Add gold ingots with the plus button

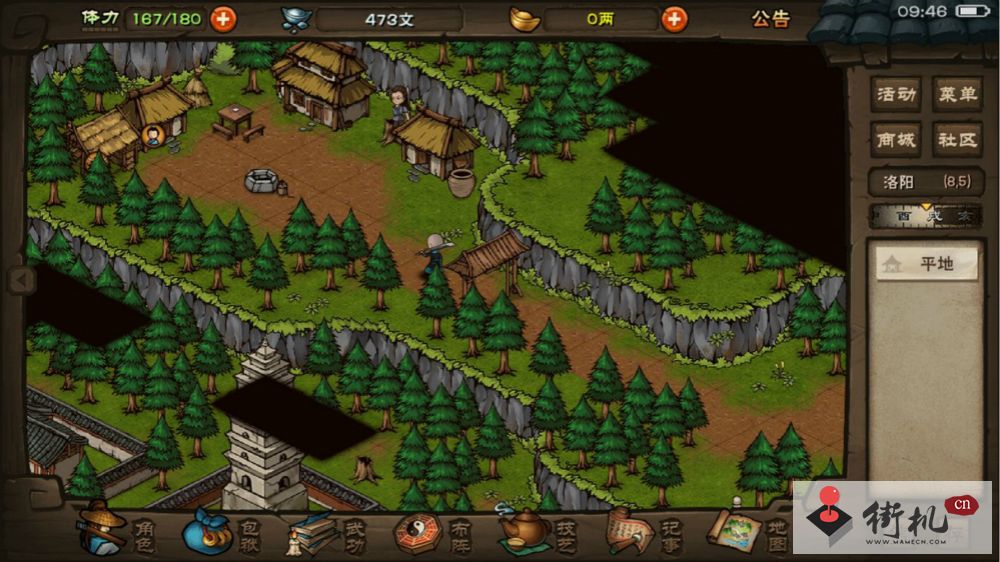point(675,18)
